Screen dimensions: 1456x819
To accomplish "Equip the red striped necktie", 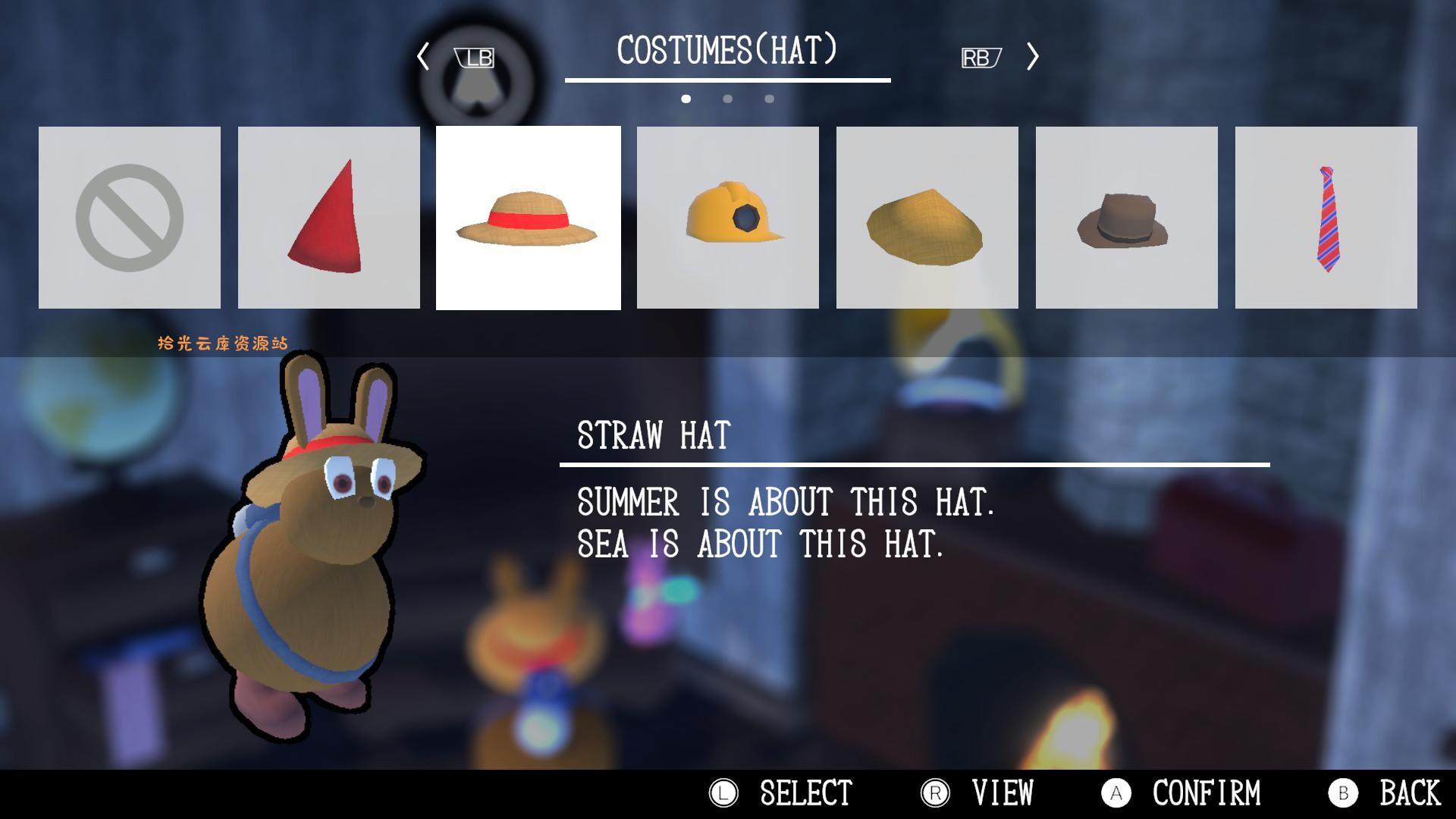I will (x=1326, y=218).
